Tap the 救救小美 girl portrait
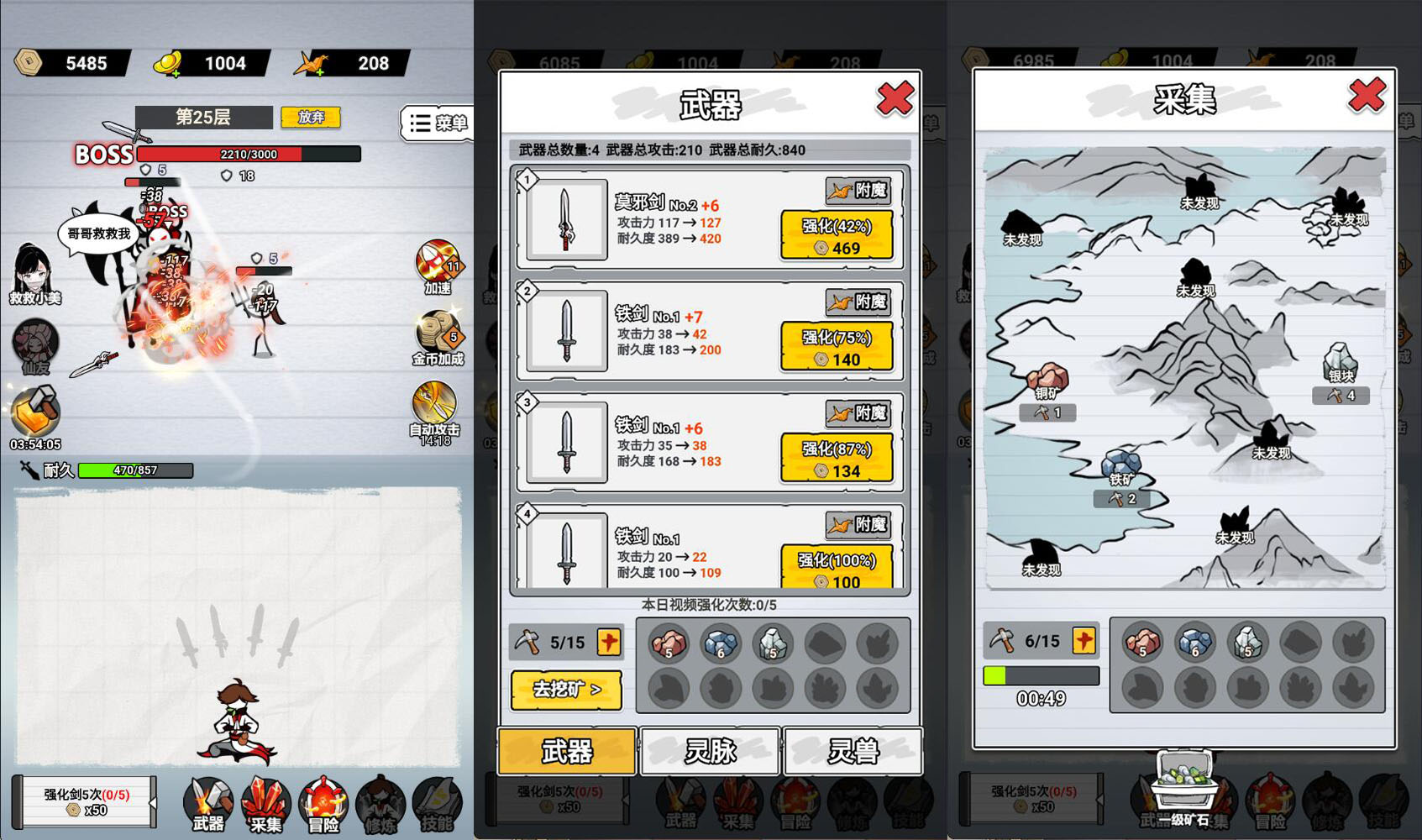The width and height of the screenshot is (1422, 840). (34, 270)
